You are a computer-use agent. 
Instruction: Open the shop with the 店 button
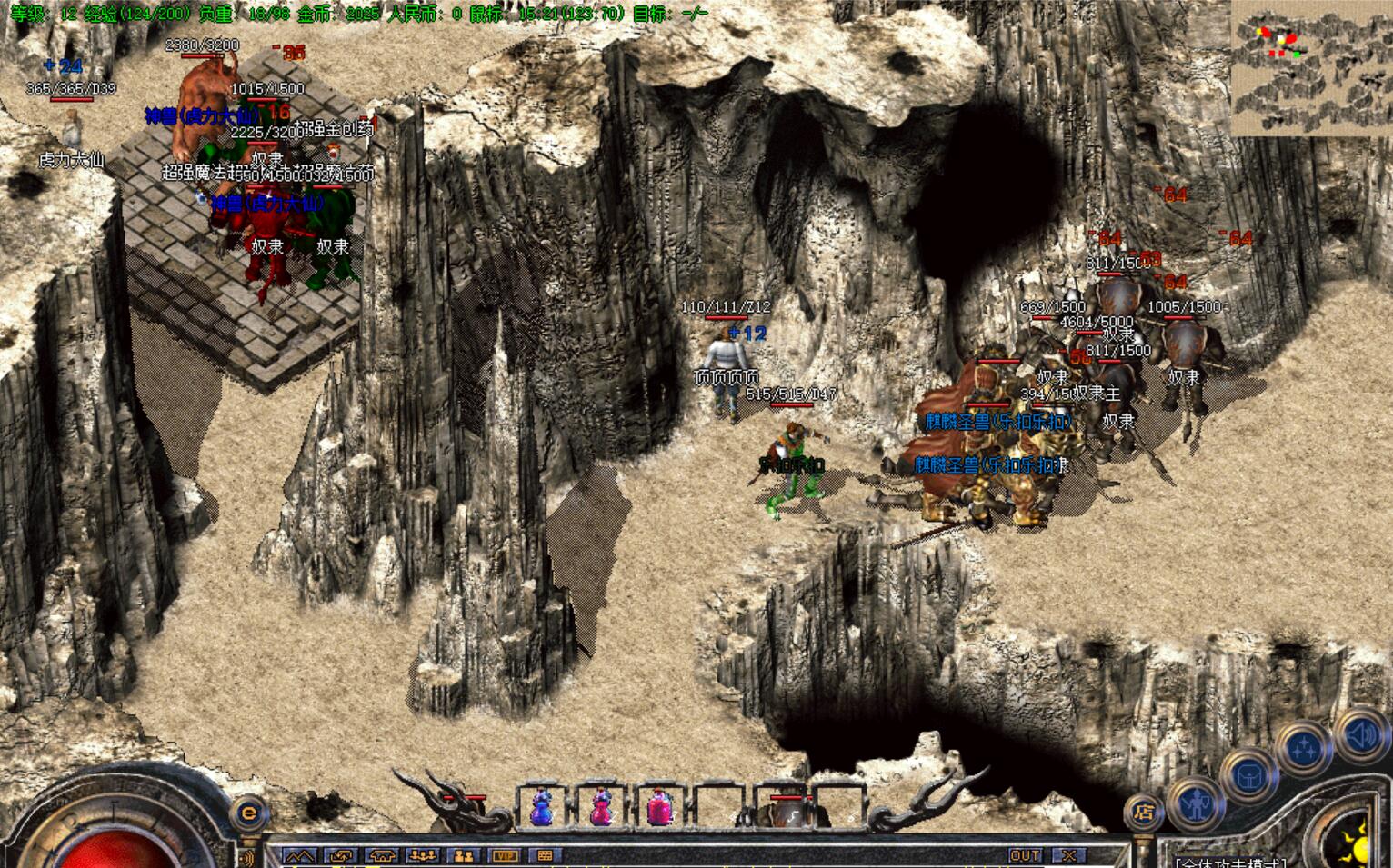(x=1144, y=811)
